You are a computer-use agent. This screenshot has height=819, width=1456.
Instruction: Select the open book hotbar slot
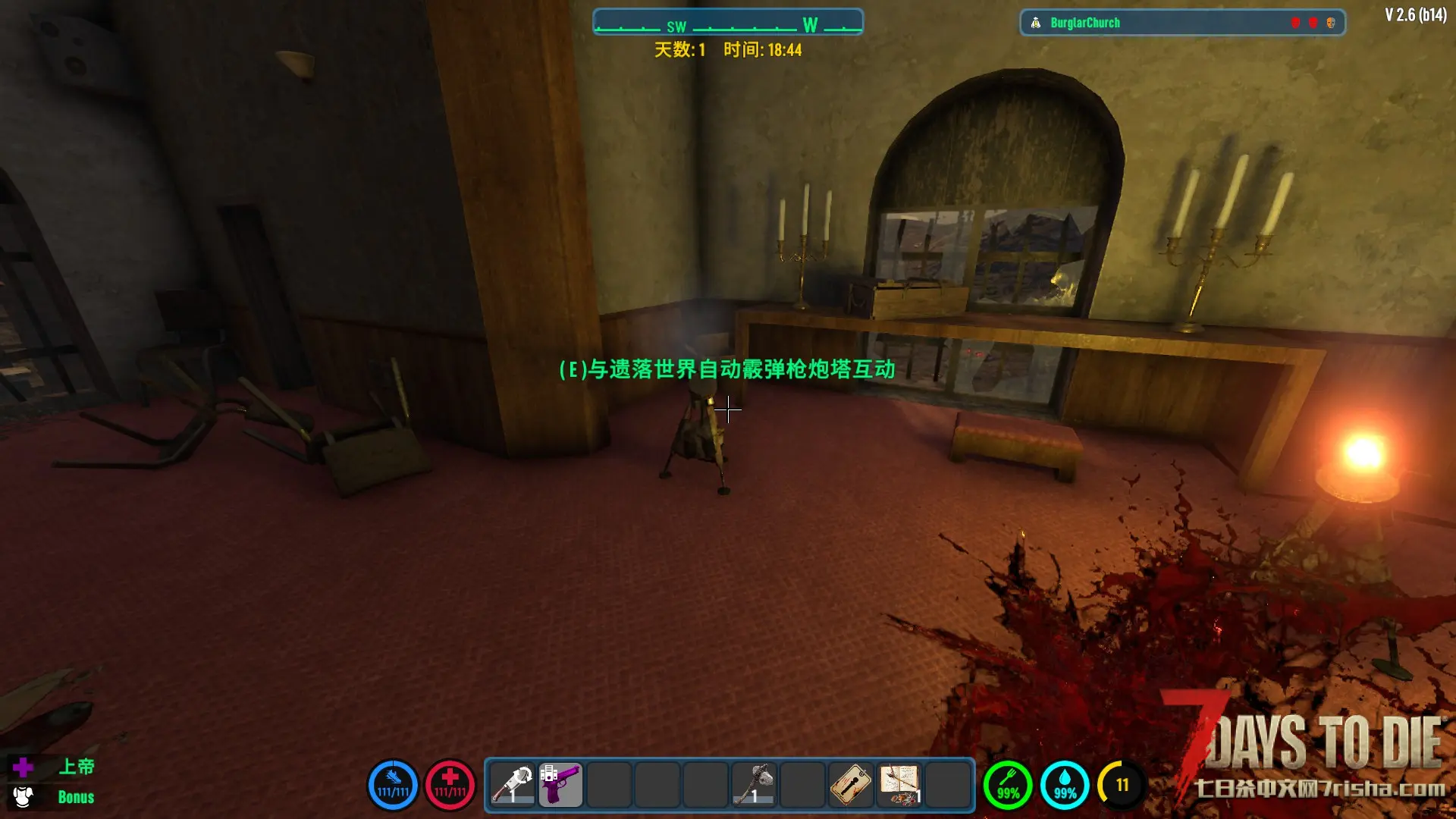coord(900,785)
